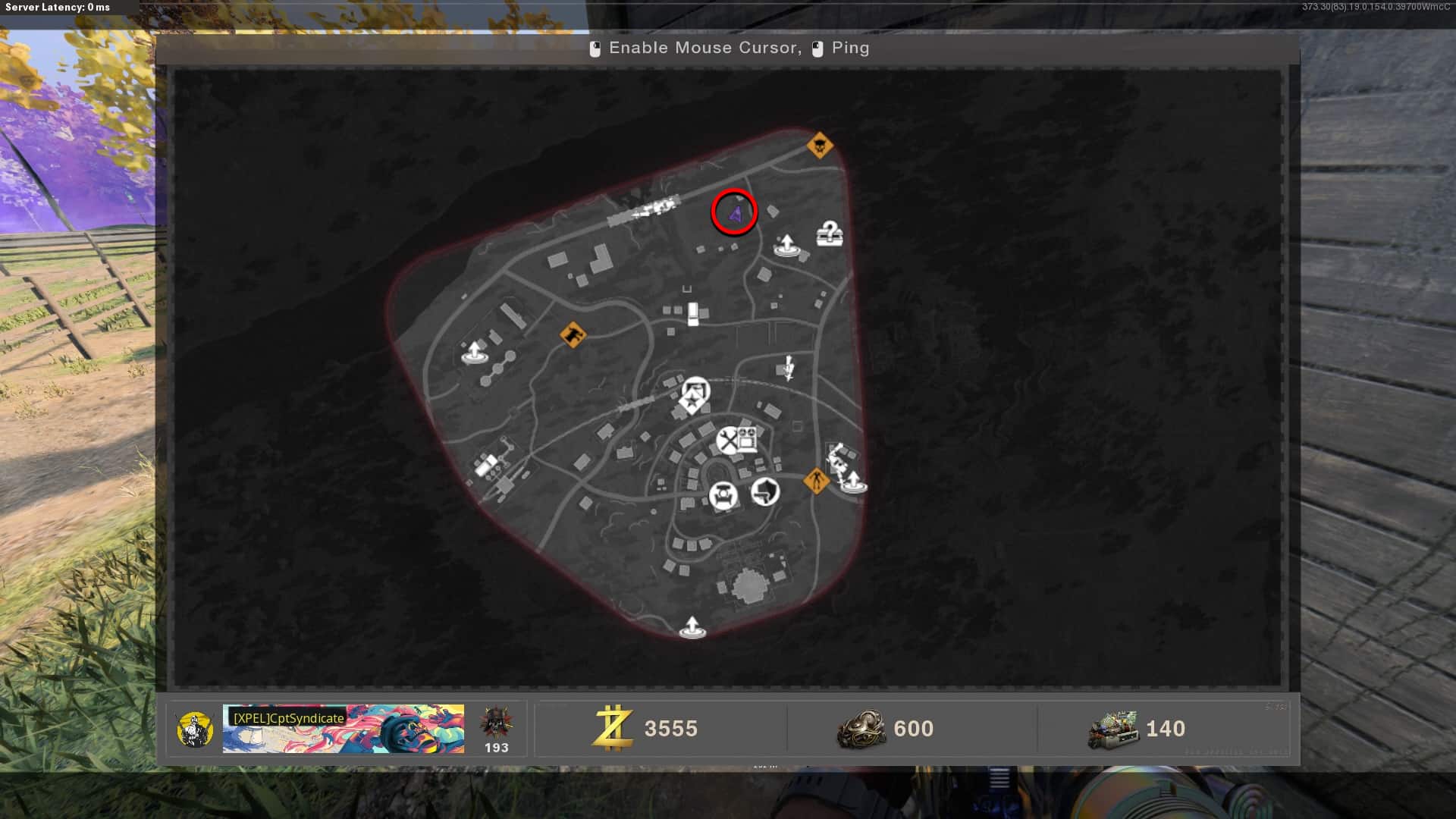
Task: Select the round machine icon beside armor shield
Action: pos(723,496)
